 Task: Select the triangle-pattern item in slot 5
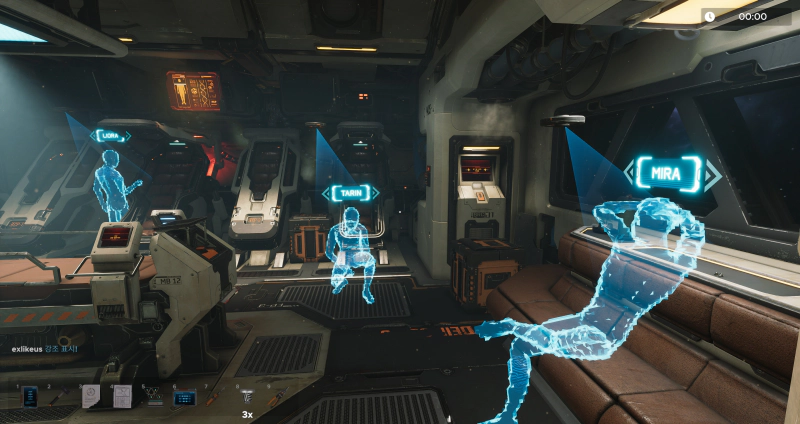coord(154,396)
